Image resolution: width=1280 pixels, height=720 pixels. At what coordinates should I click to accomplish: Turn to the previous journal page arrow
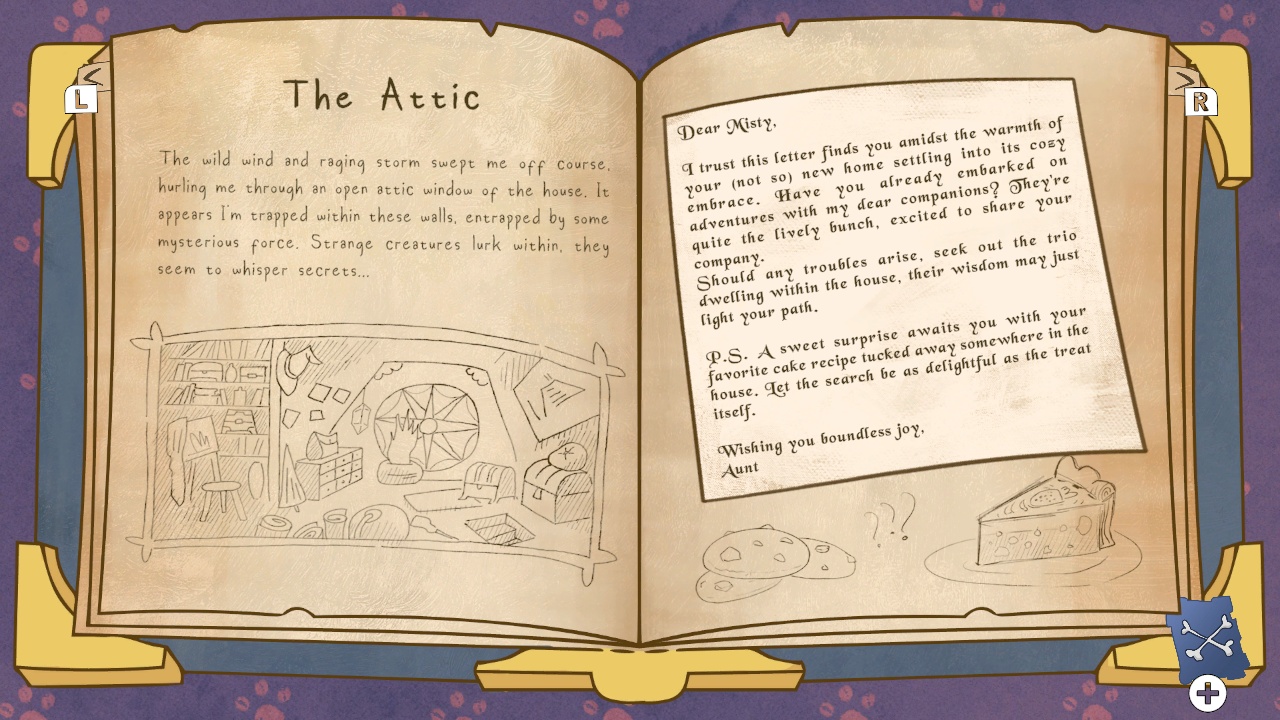[89, 78]
